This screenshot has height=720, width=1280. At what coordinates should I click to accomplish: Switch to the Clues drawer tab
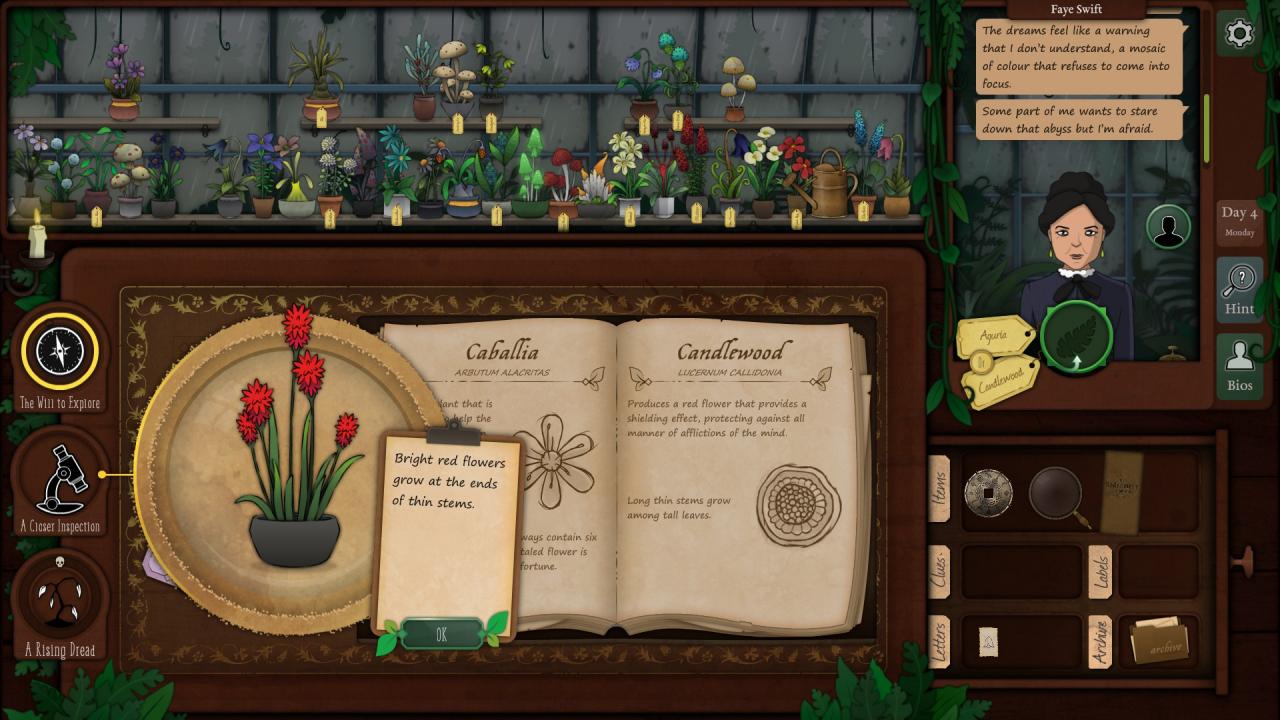pos(940,571)
